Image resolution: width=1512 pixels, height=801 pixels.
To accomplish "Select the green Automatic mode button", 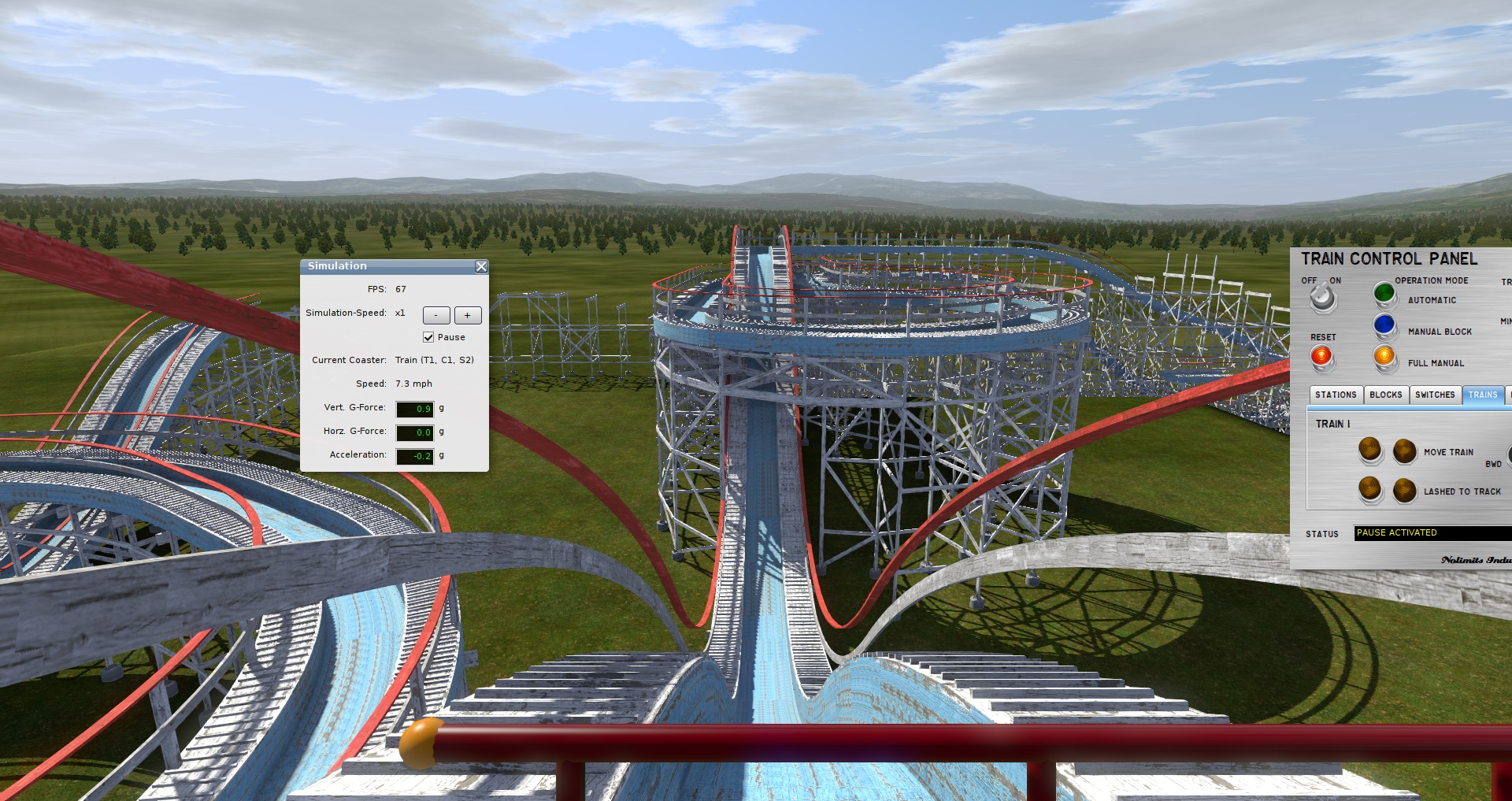I will pos(1384,294).
